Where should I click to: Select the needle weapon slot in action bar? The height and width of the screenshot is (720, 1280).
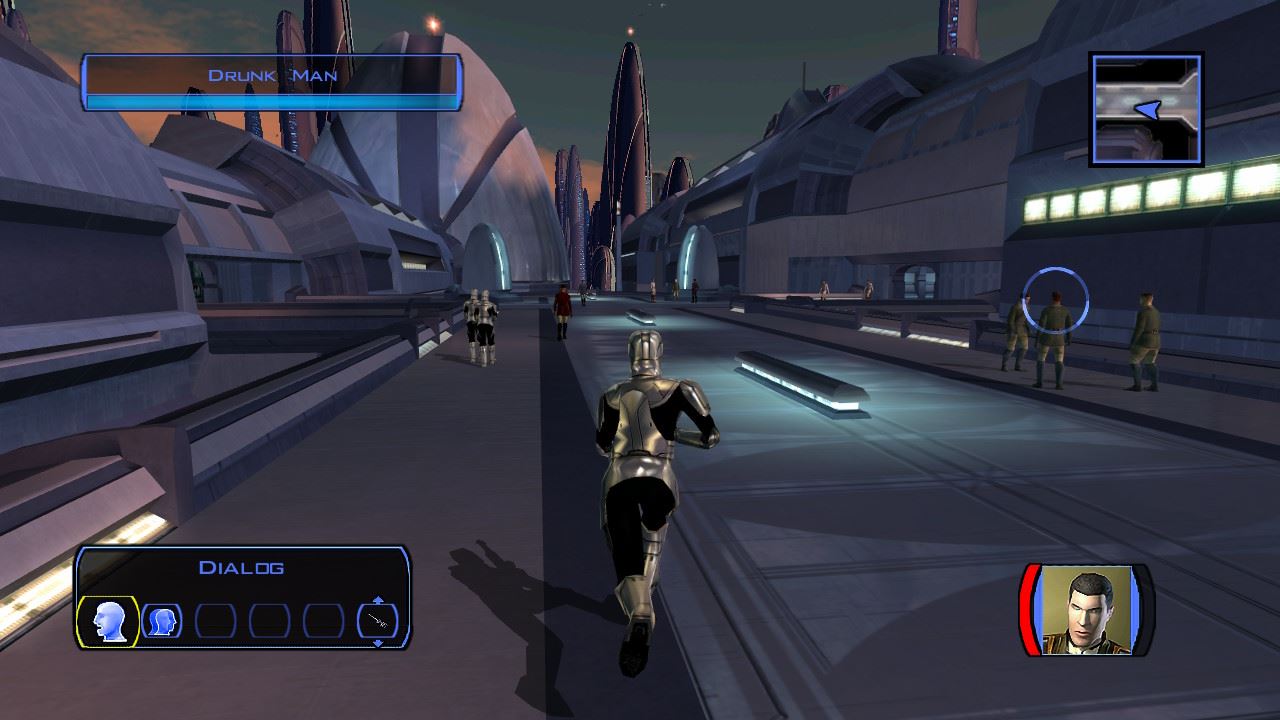coord(377,621)
